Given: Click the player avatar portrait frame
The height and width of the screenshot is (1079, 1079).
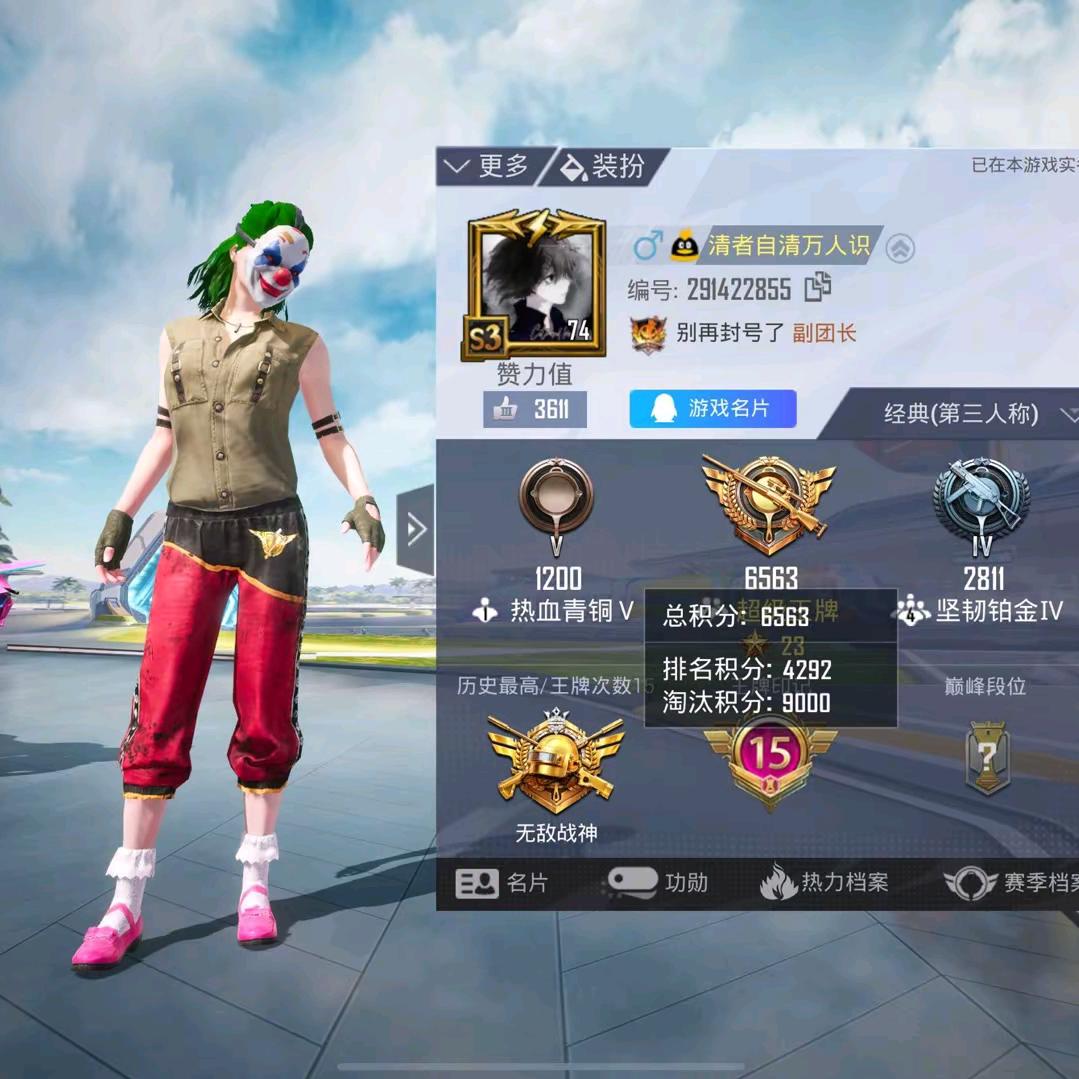Looking at the screenshot, I should [536, 283].
